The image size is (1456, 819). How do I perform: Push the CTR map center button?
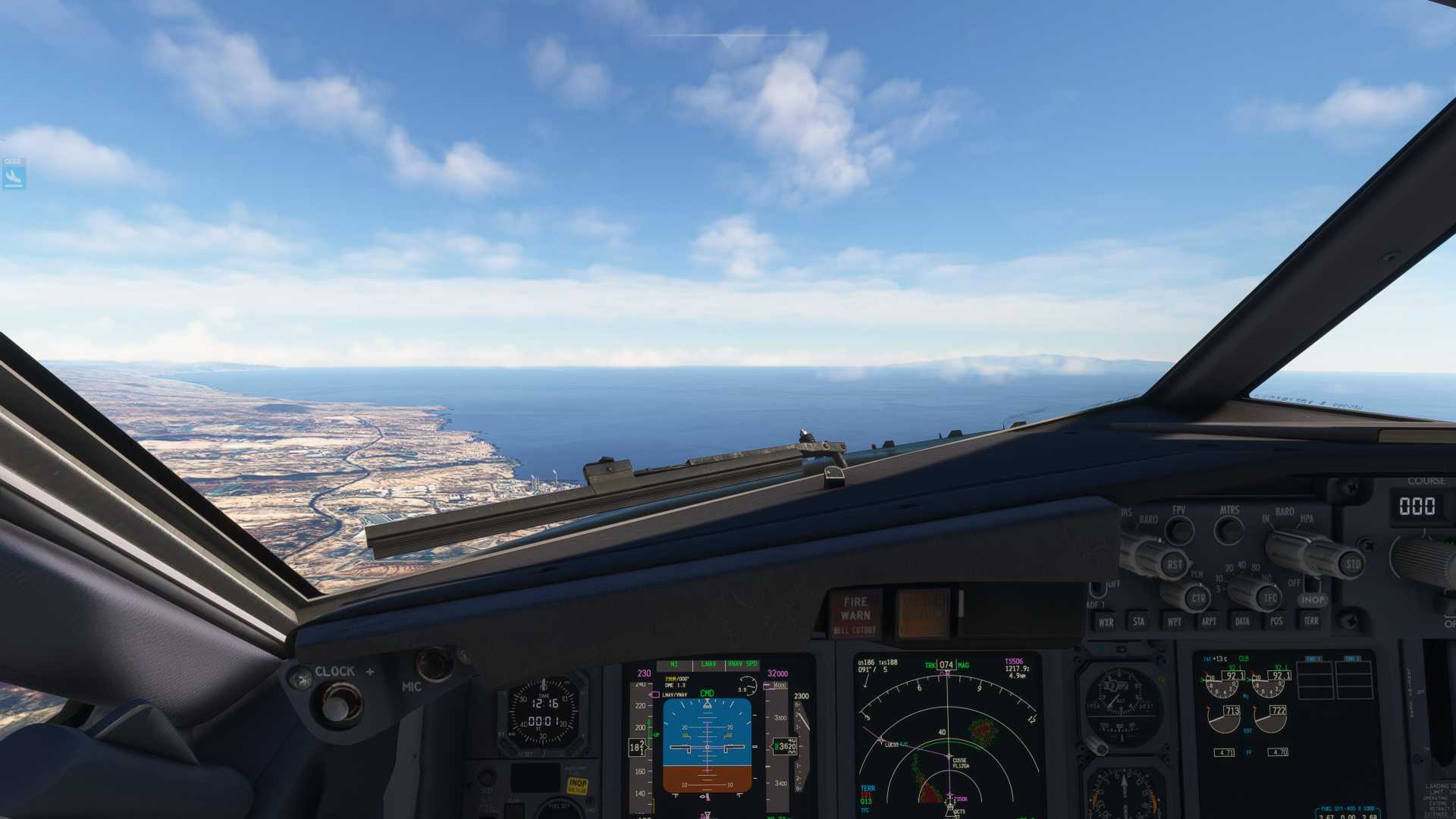[x=1197, y=598]
